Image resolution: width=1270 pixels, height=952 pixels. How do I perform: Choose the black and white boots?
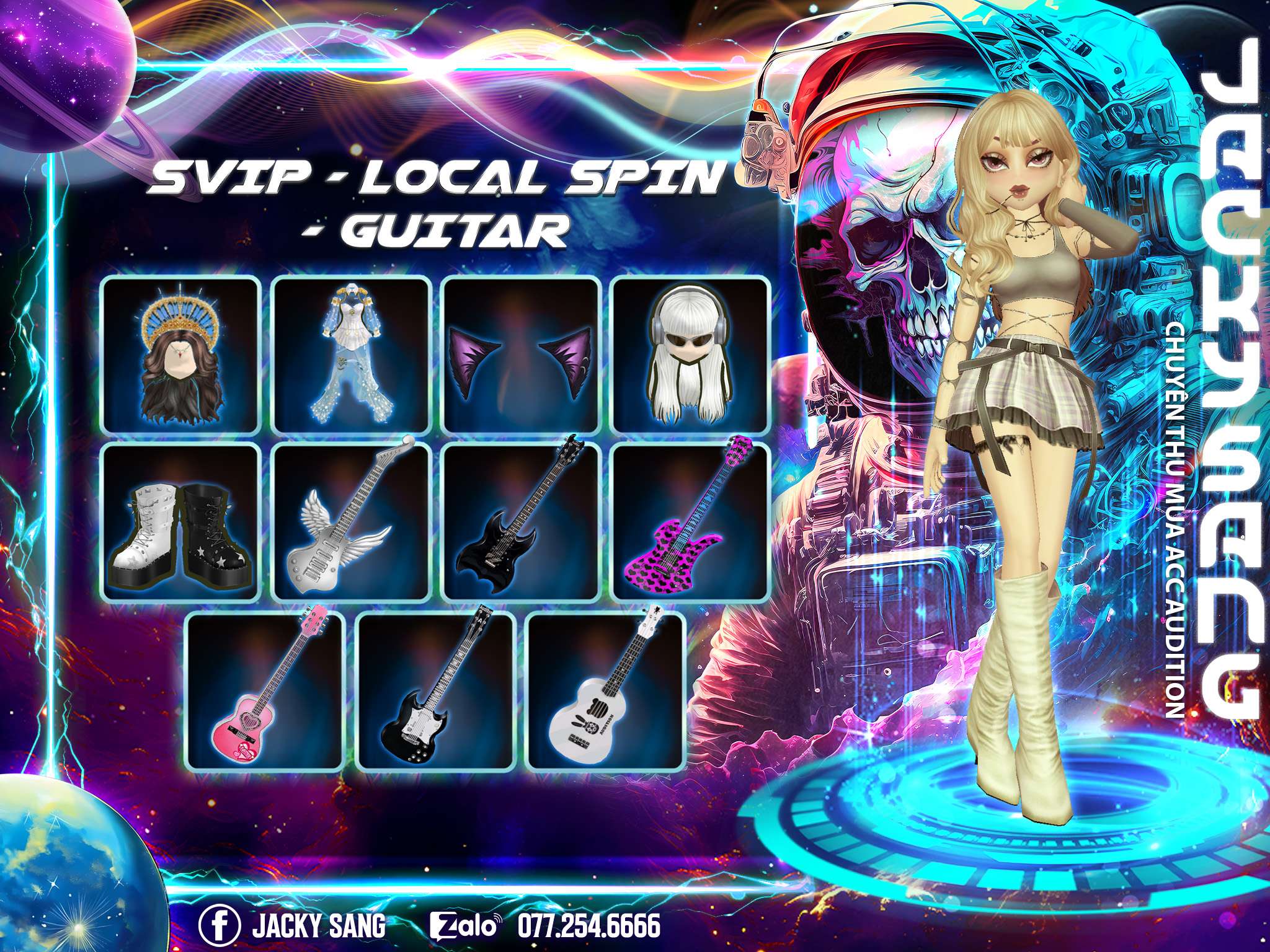(180, 521)
